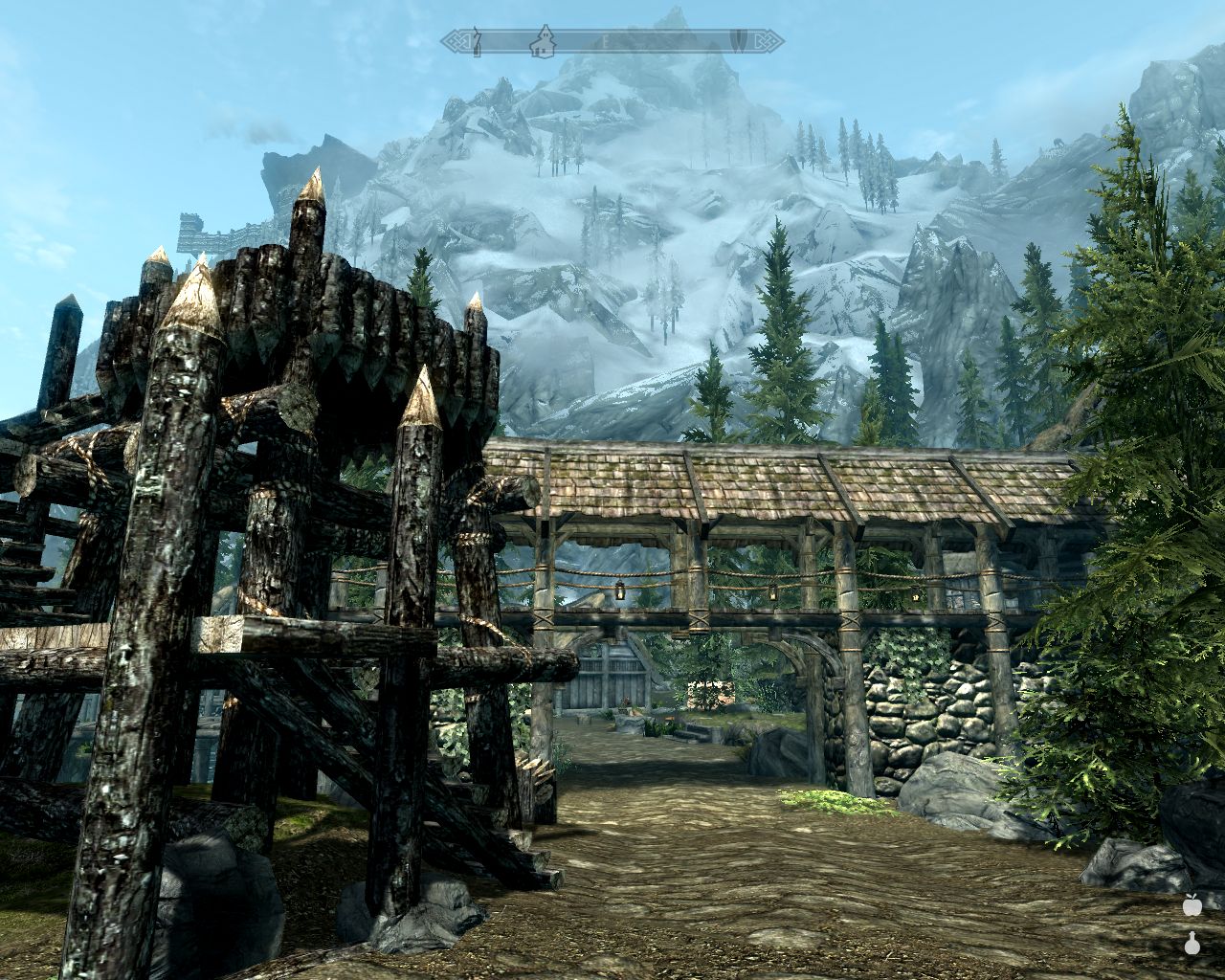Click the apple icon
The height and width of the screenshot is (980, 1225).
tap(1192, 904)
